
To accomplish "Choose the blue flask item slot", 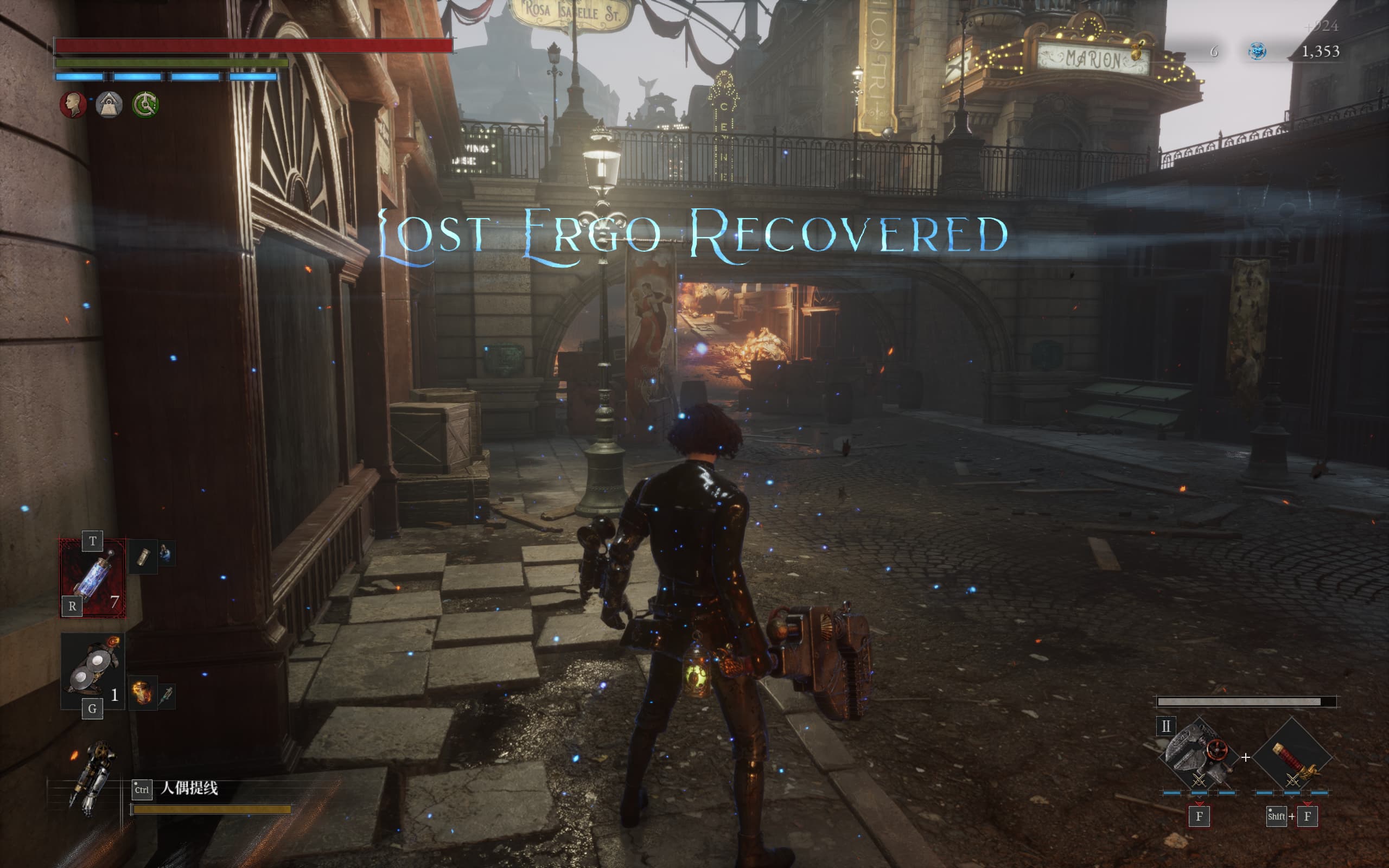I will [166, 554].
